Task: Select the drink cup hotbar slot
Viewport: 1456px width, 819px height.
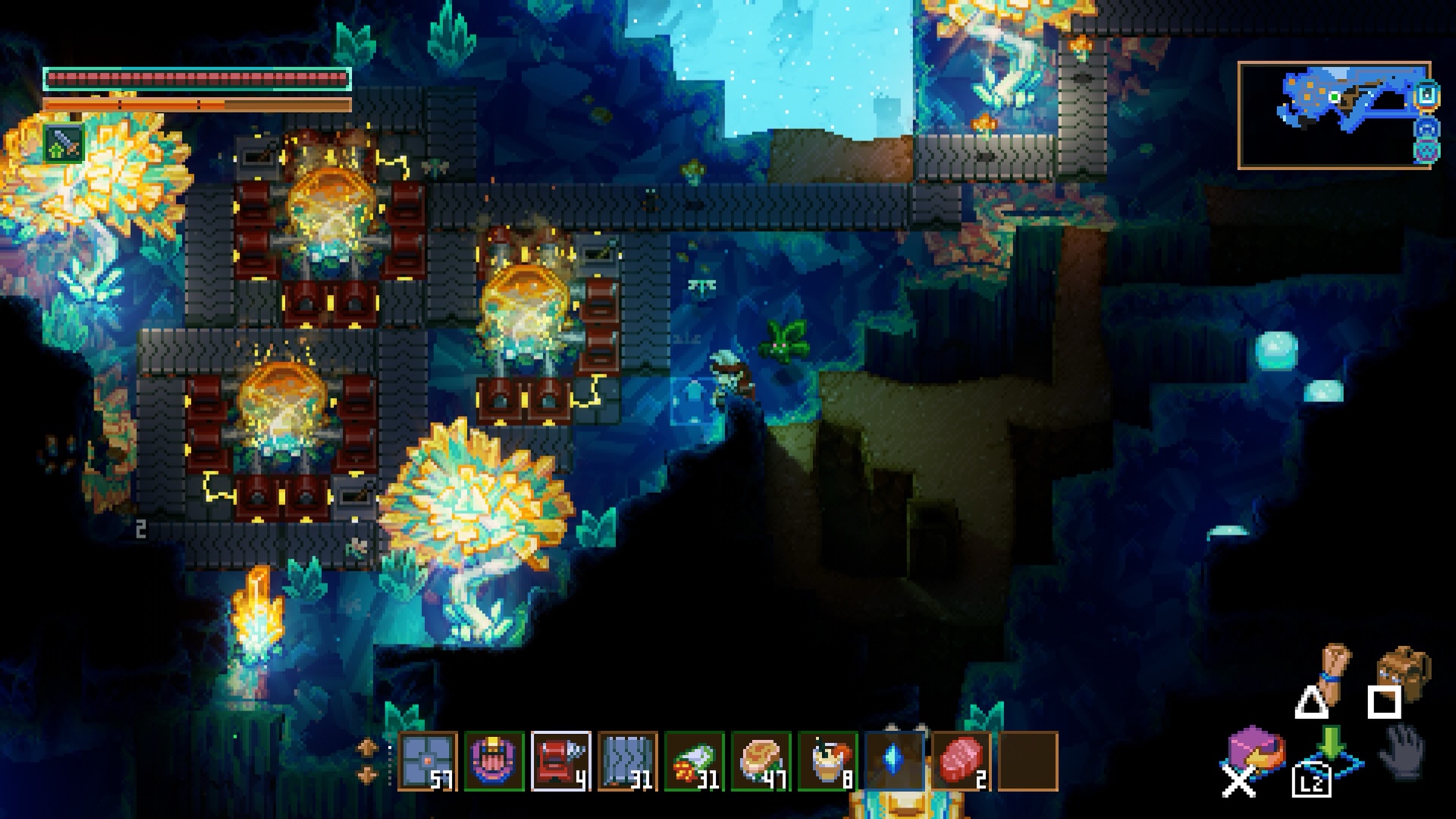Action: tap(827, 761)
